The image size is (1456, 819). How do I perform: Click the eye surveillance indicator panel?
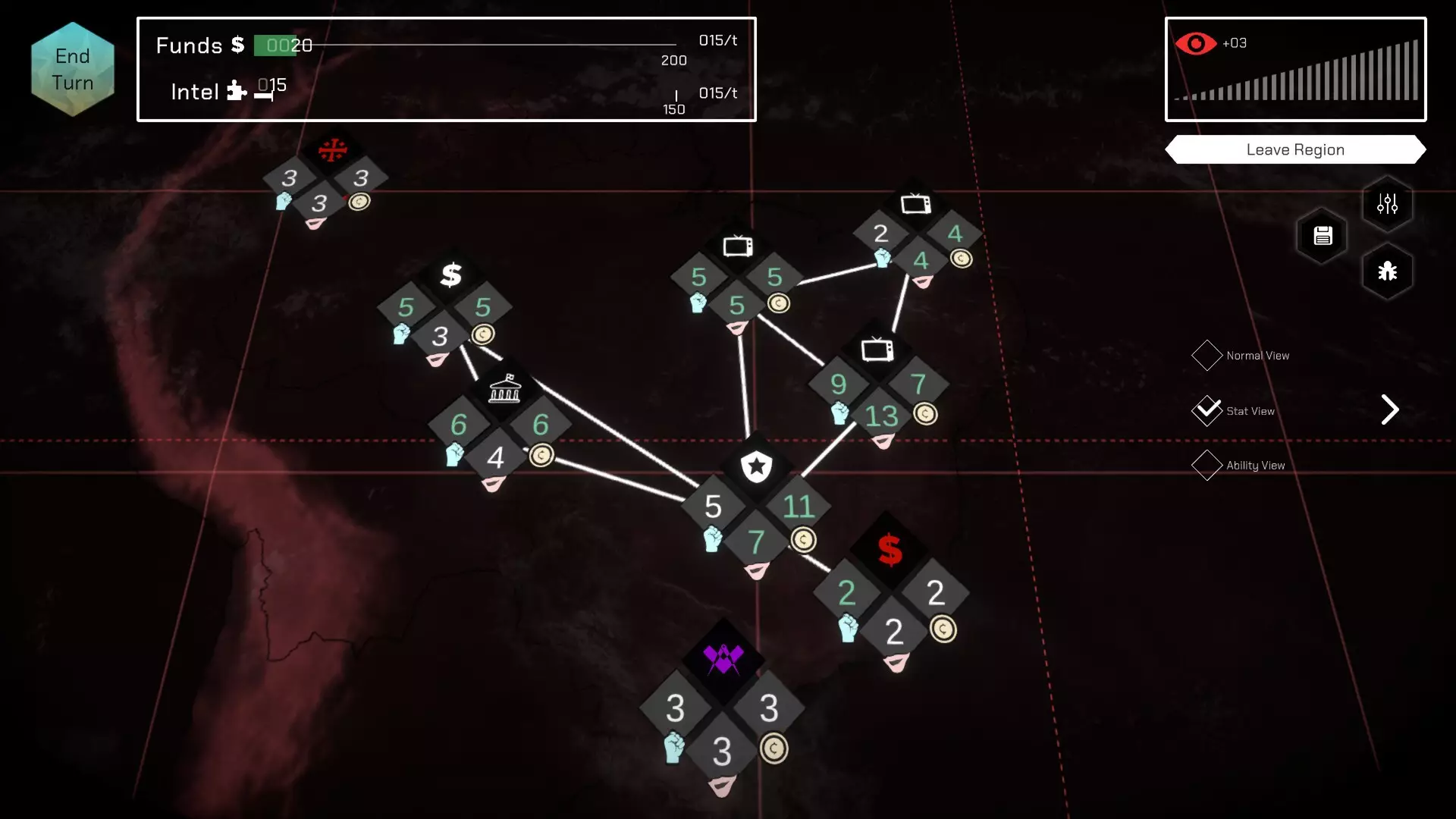(x=1295, y=70)
